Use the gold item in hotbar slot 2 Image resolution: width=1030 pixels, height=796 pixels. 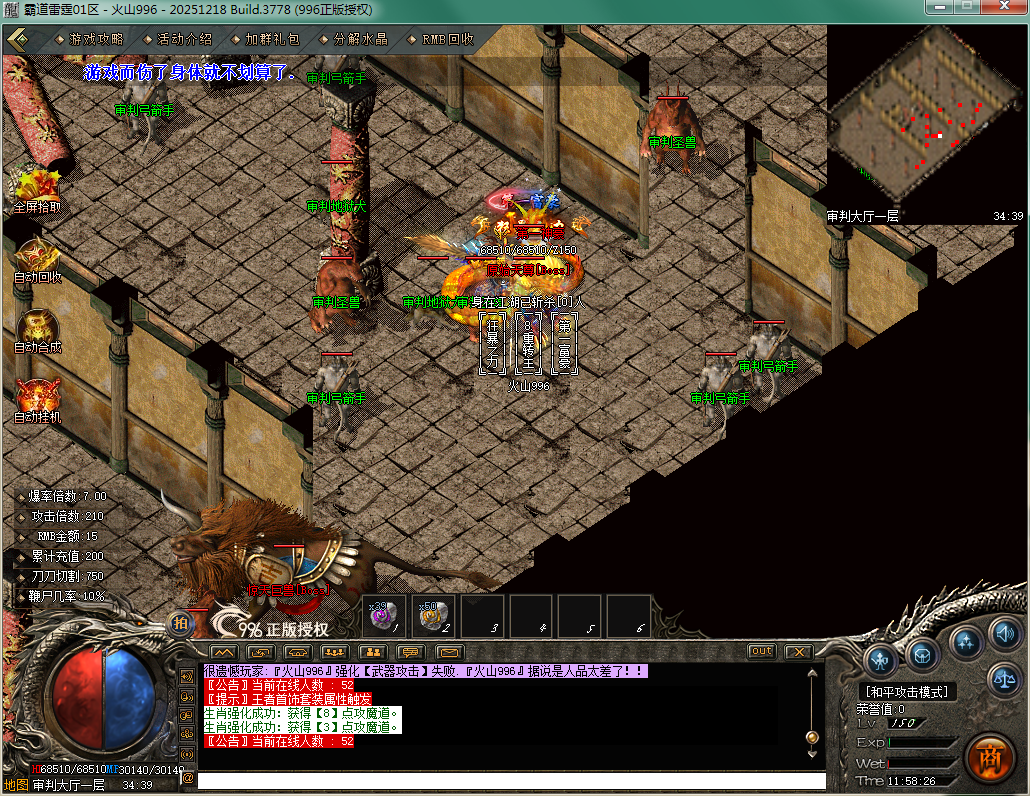(433, 616)
